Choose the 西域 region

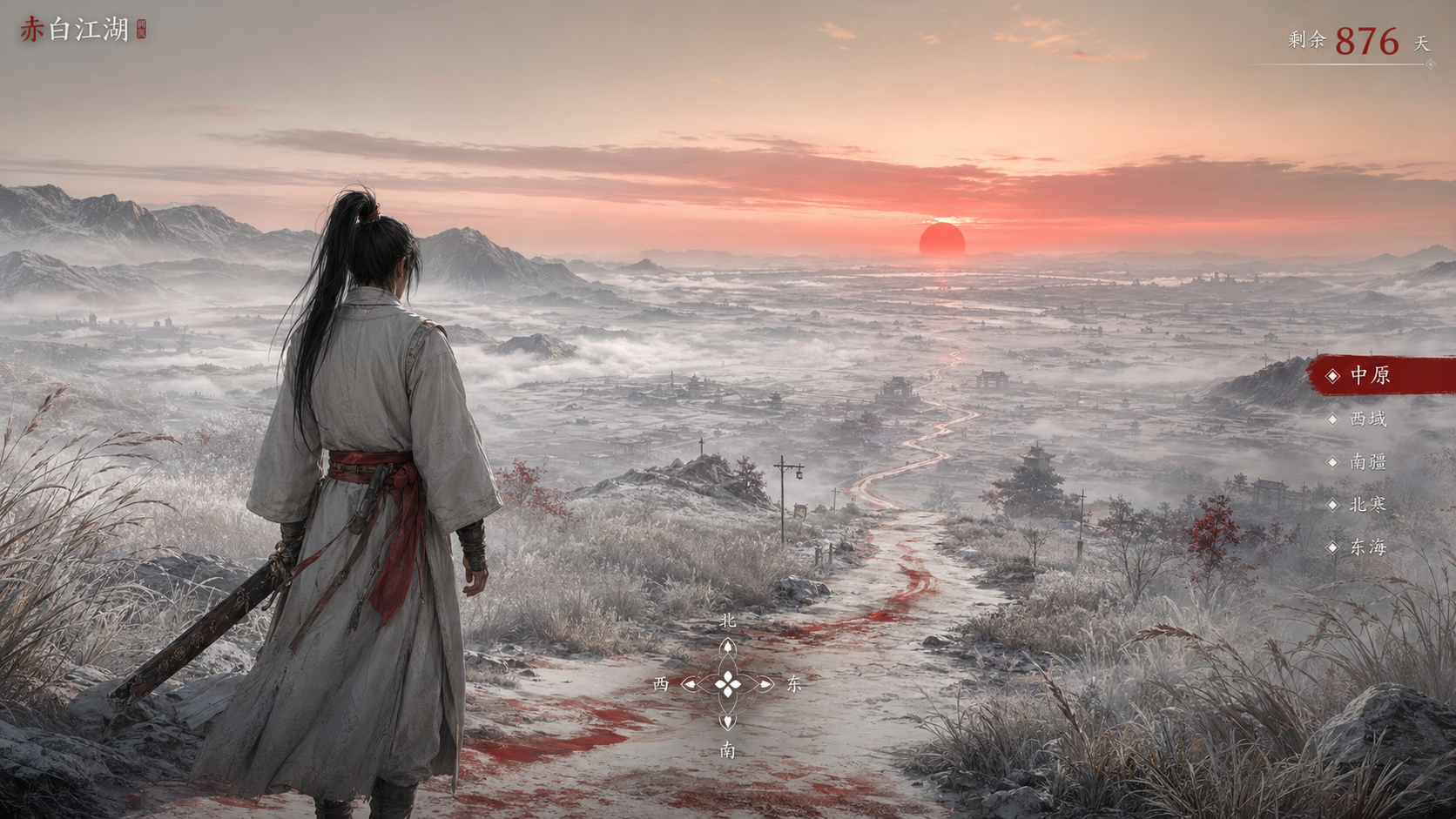(1367, 419)
